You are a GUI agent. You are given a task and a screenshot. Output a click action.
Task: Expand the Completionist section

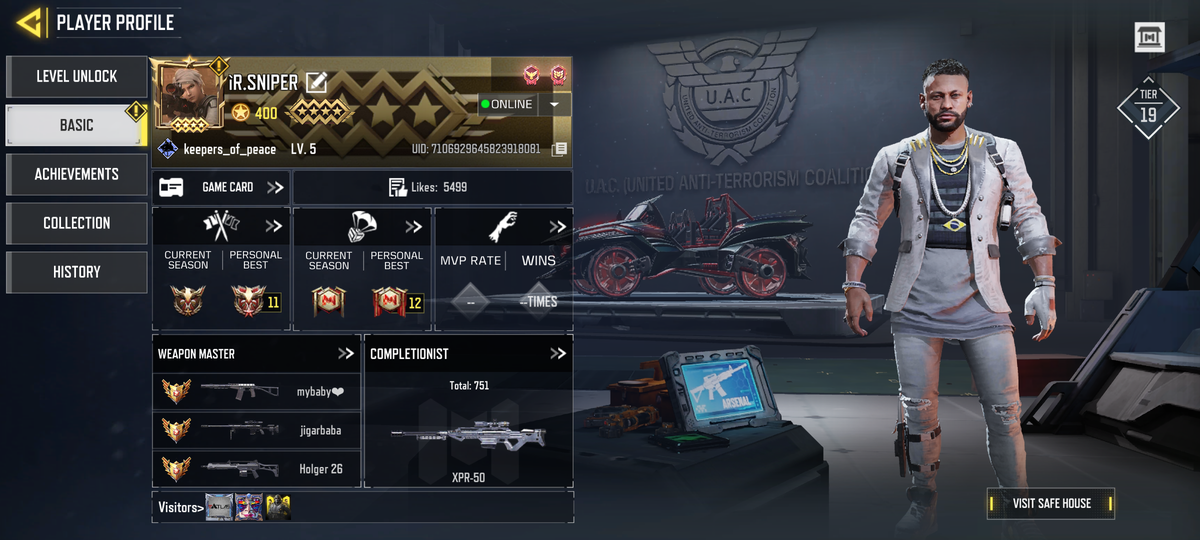[558, 353]
